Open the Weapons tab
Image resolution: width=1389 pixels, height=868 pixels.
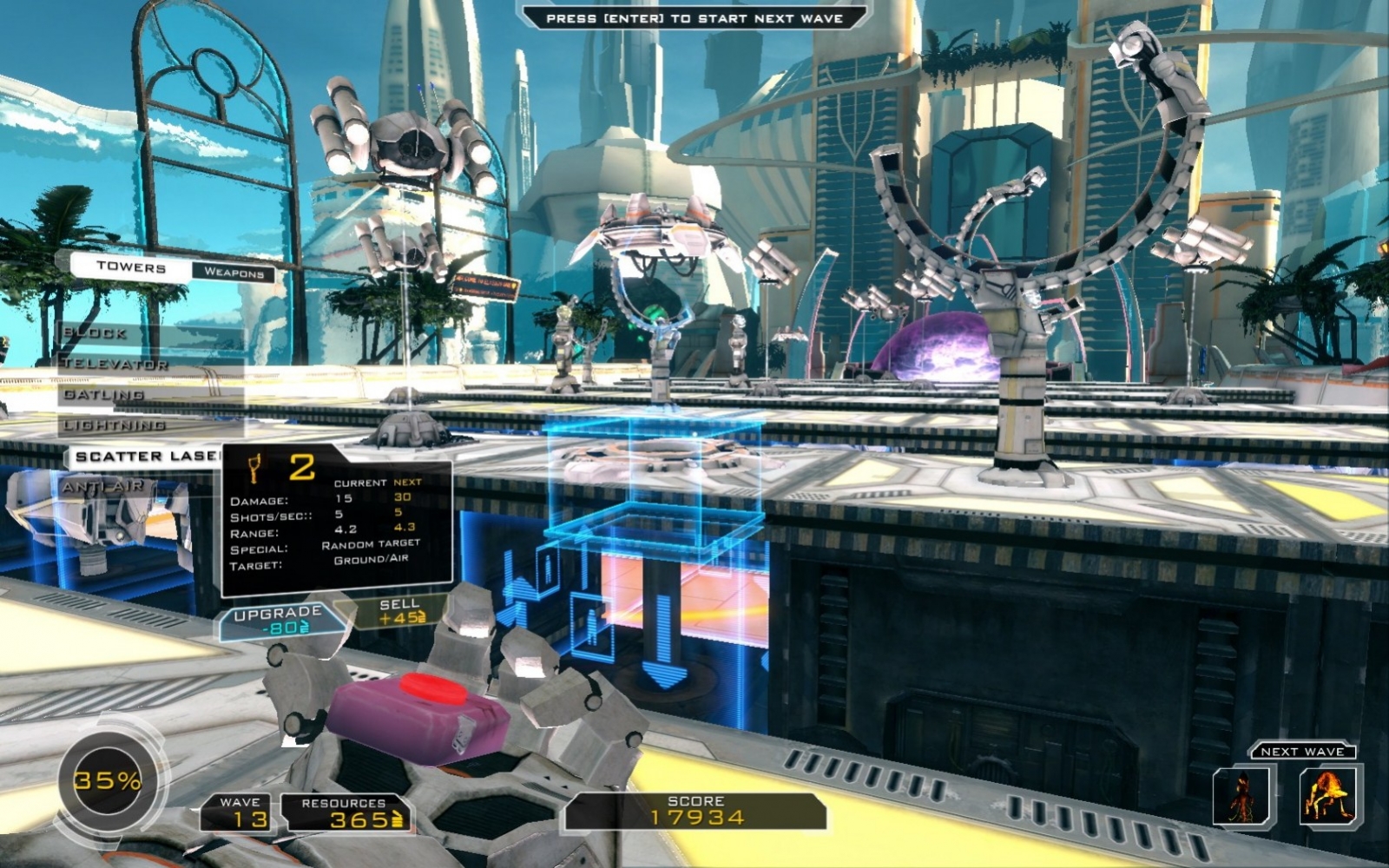click(233, 273)
